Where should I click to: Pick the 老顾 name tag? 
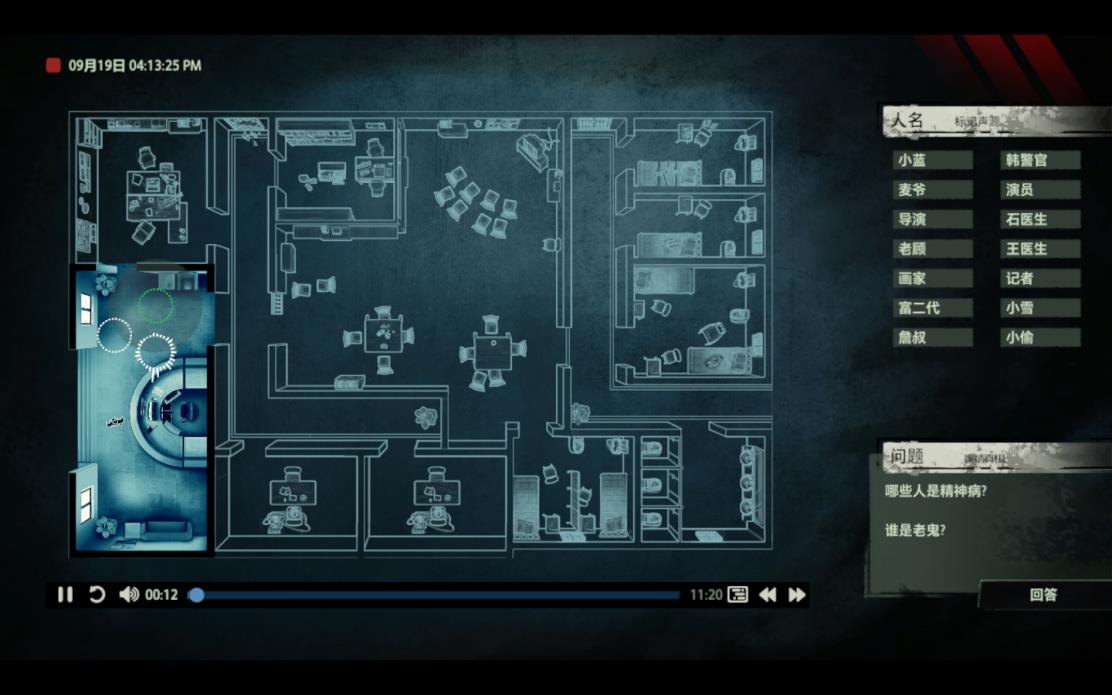(x=932, y=249)
